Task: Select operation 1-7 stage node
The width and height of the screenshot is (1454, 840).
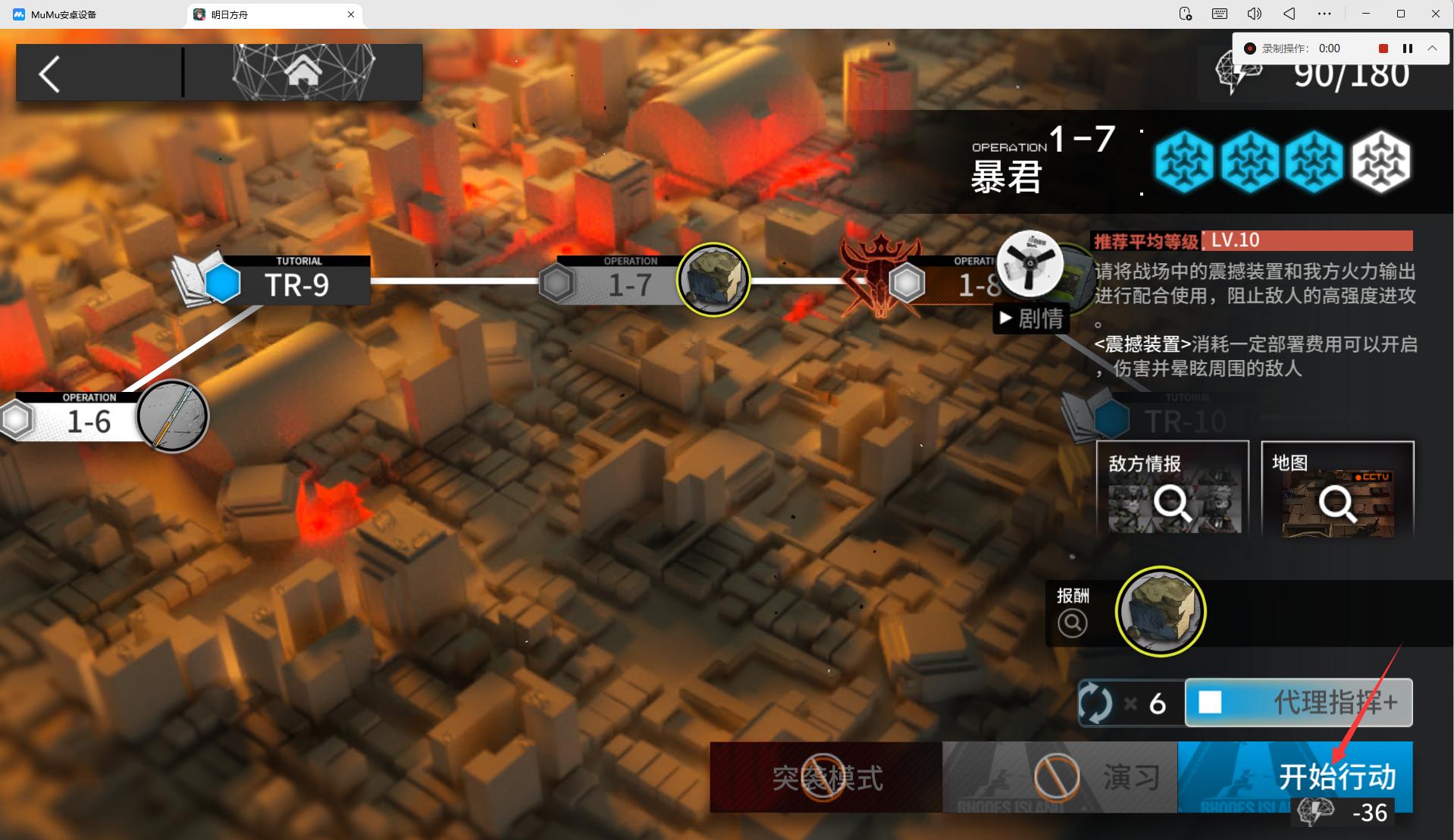Action: tap(630, 283)
